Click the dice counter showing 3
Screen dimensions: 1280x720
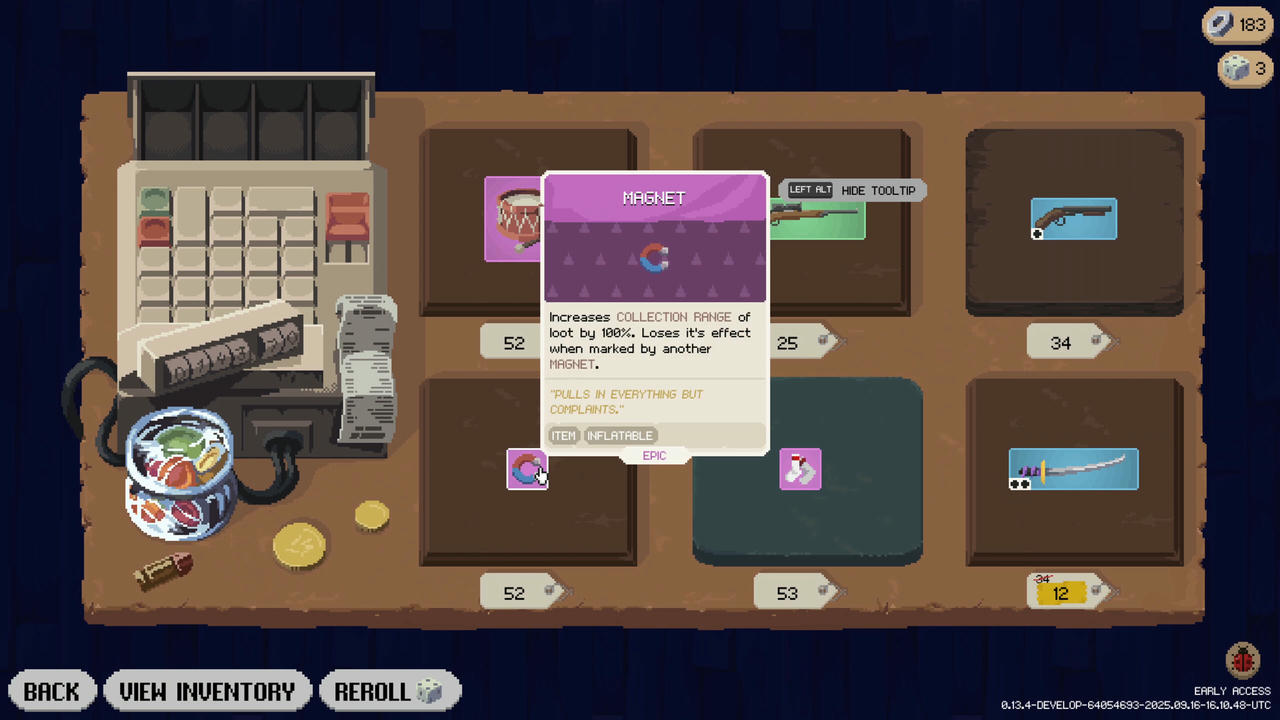pos(1243,68)
